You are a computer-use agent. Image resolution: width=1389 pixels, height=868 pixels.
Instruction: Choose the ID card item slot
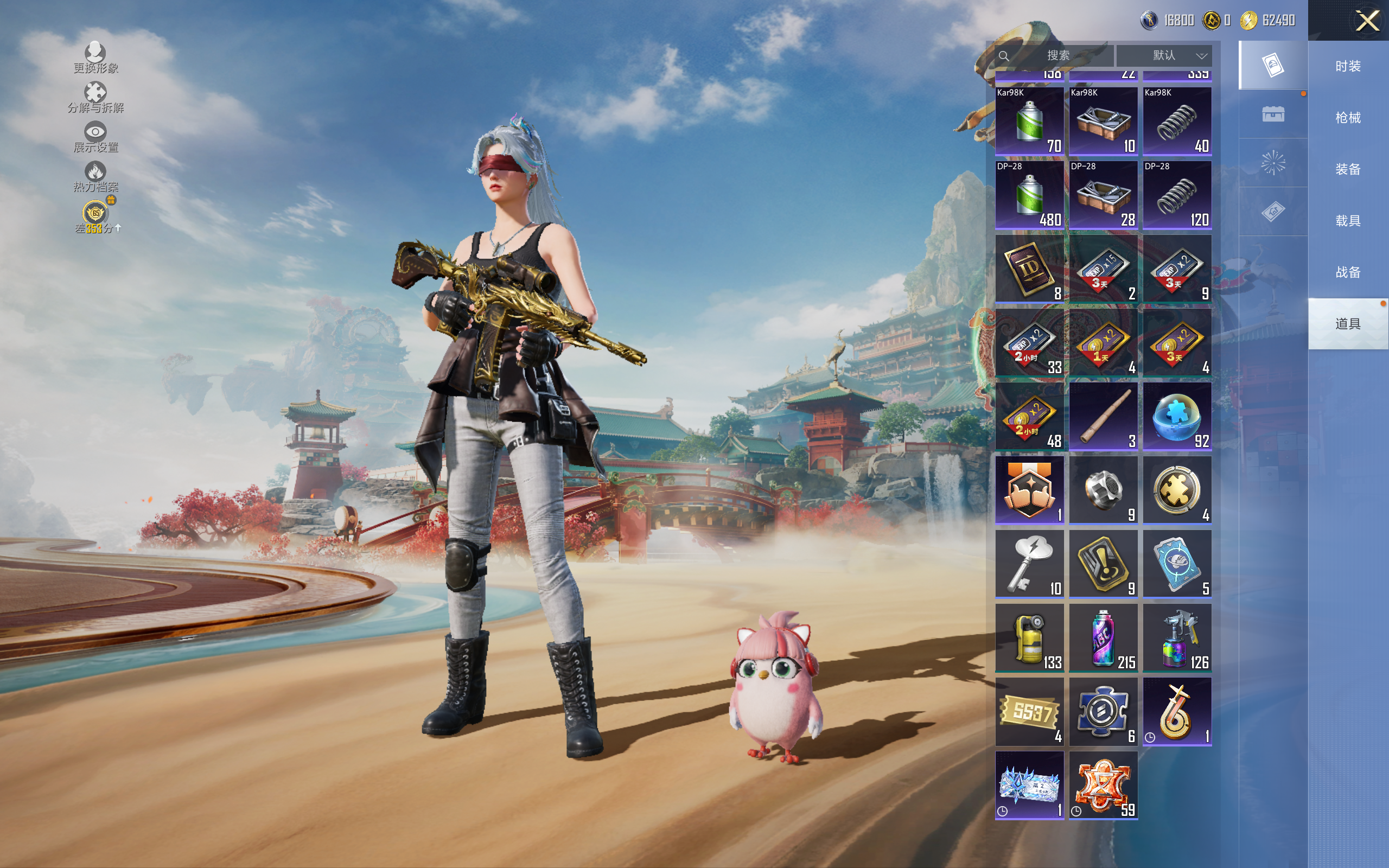[x=1029, y=269]
